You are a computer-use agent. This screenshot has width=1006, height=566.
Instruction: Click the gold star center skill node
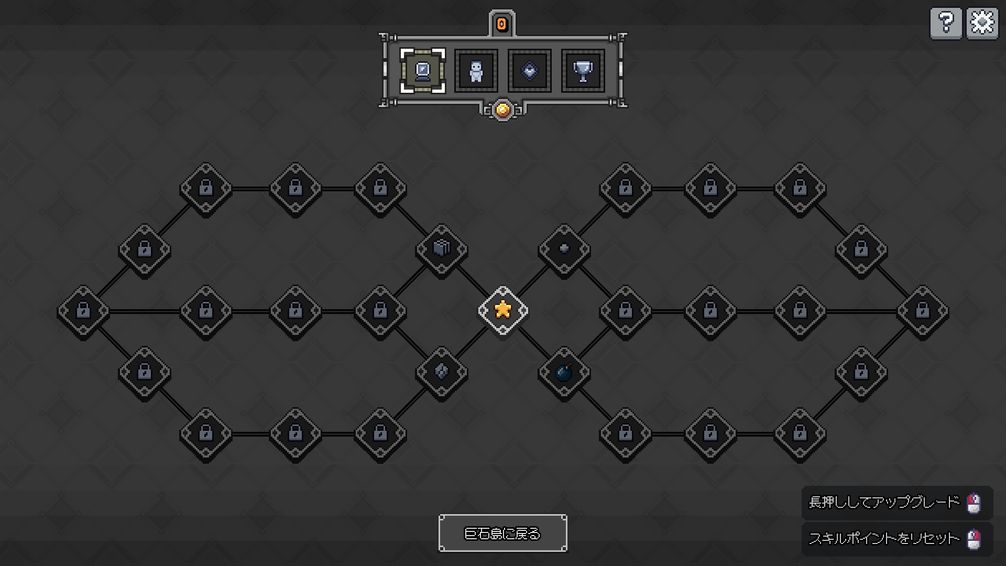tap(502, 310)
